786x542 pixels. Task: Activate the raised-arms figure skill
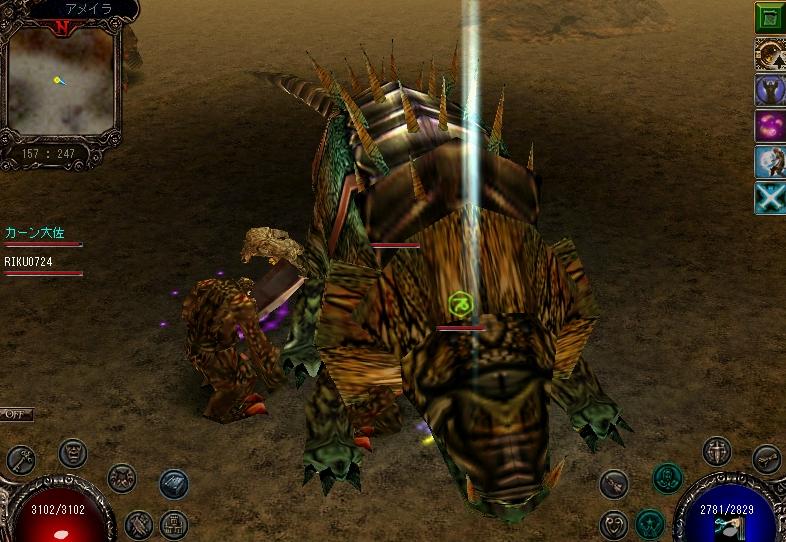point(769,90)
